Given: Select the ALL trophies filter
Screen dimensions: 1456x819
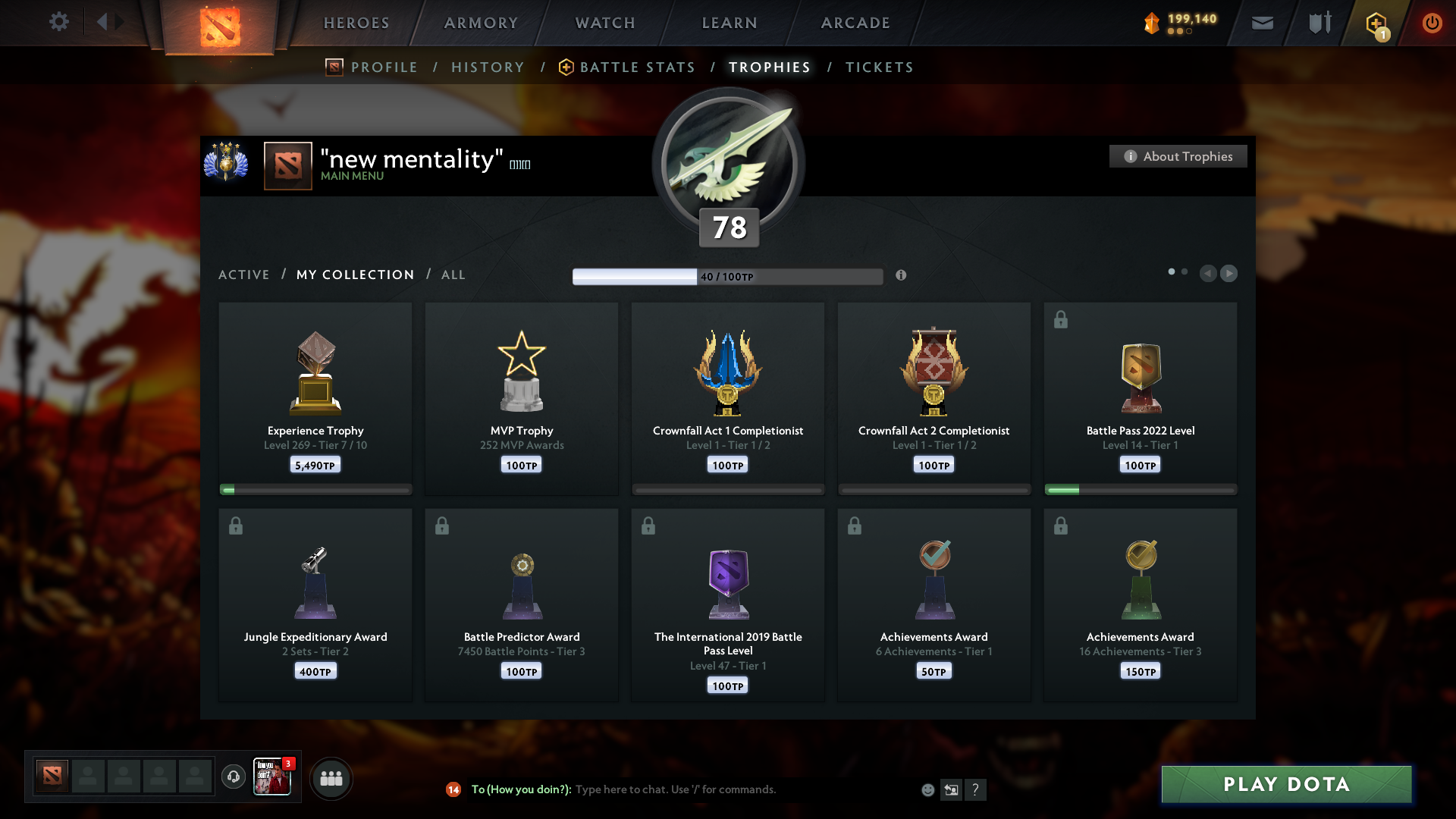Looking at the screenshot, I should [453, 275].
